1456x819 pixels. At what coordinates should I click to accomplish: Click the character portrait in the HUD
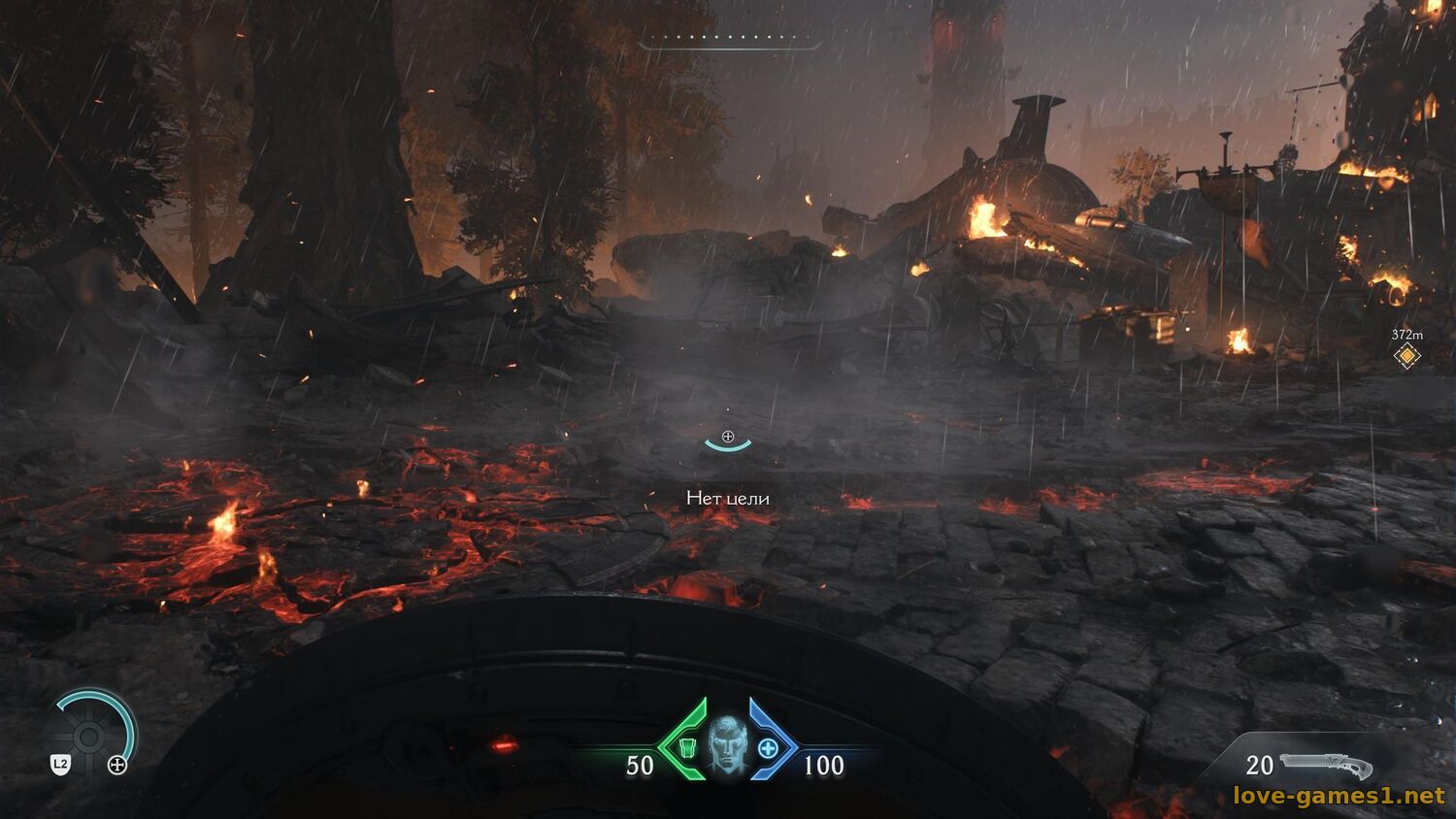[727, 745]
